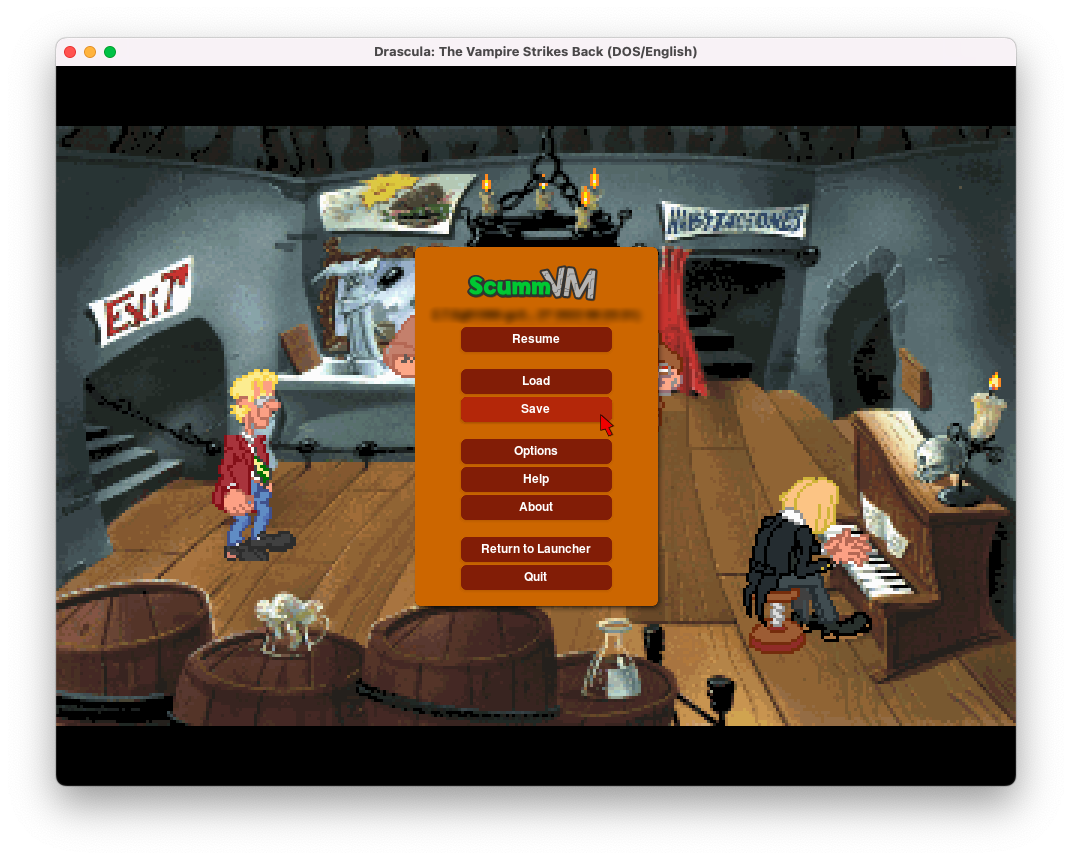Select Return to Launcher
1072x860 pixels.
coord(536,549)
